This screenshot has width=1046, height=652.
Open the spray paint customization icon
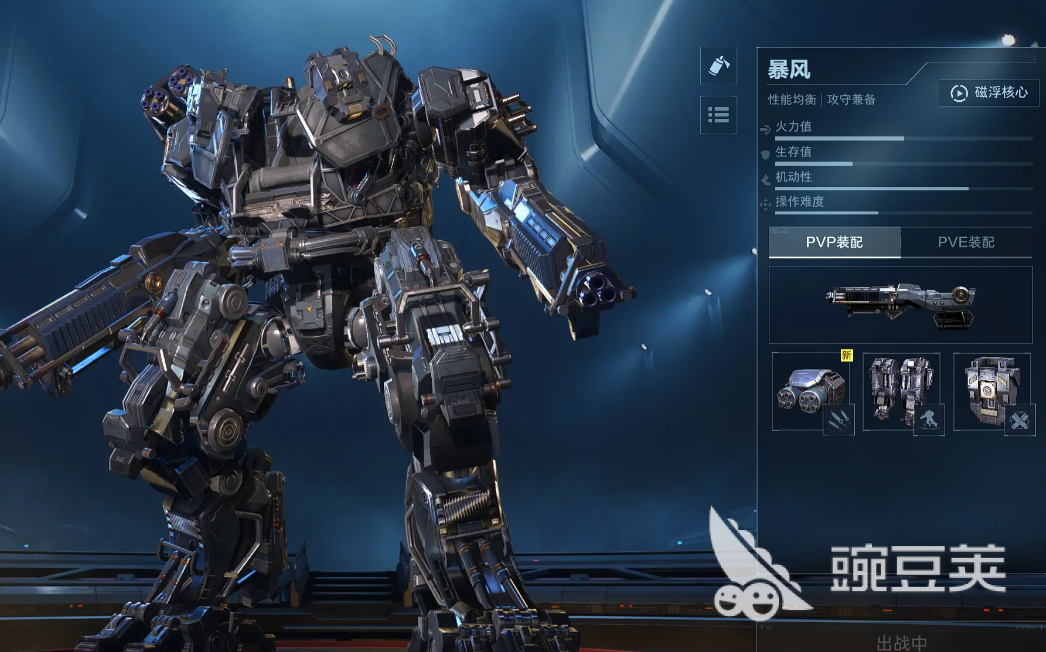coord(718,66)
